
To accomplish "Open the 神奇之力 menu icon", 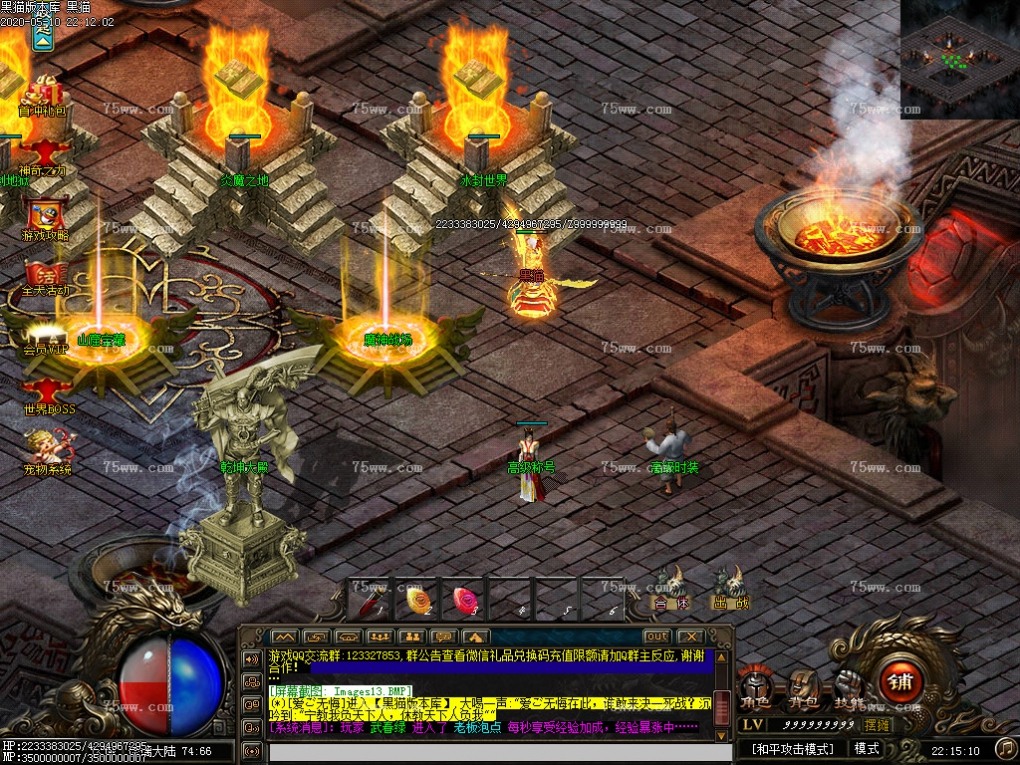I will pyautogui.click(x=44, y=156).
